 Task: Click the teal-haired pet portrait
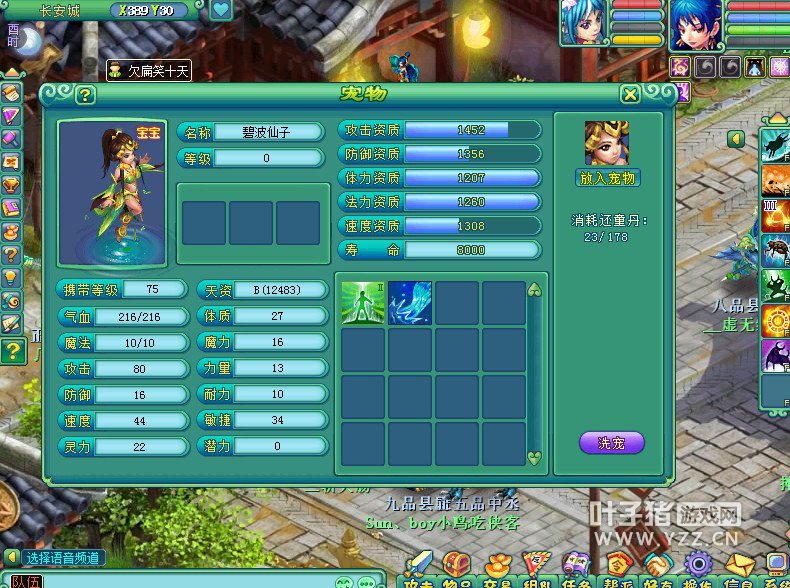(x=584, y=24)
